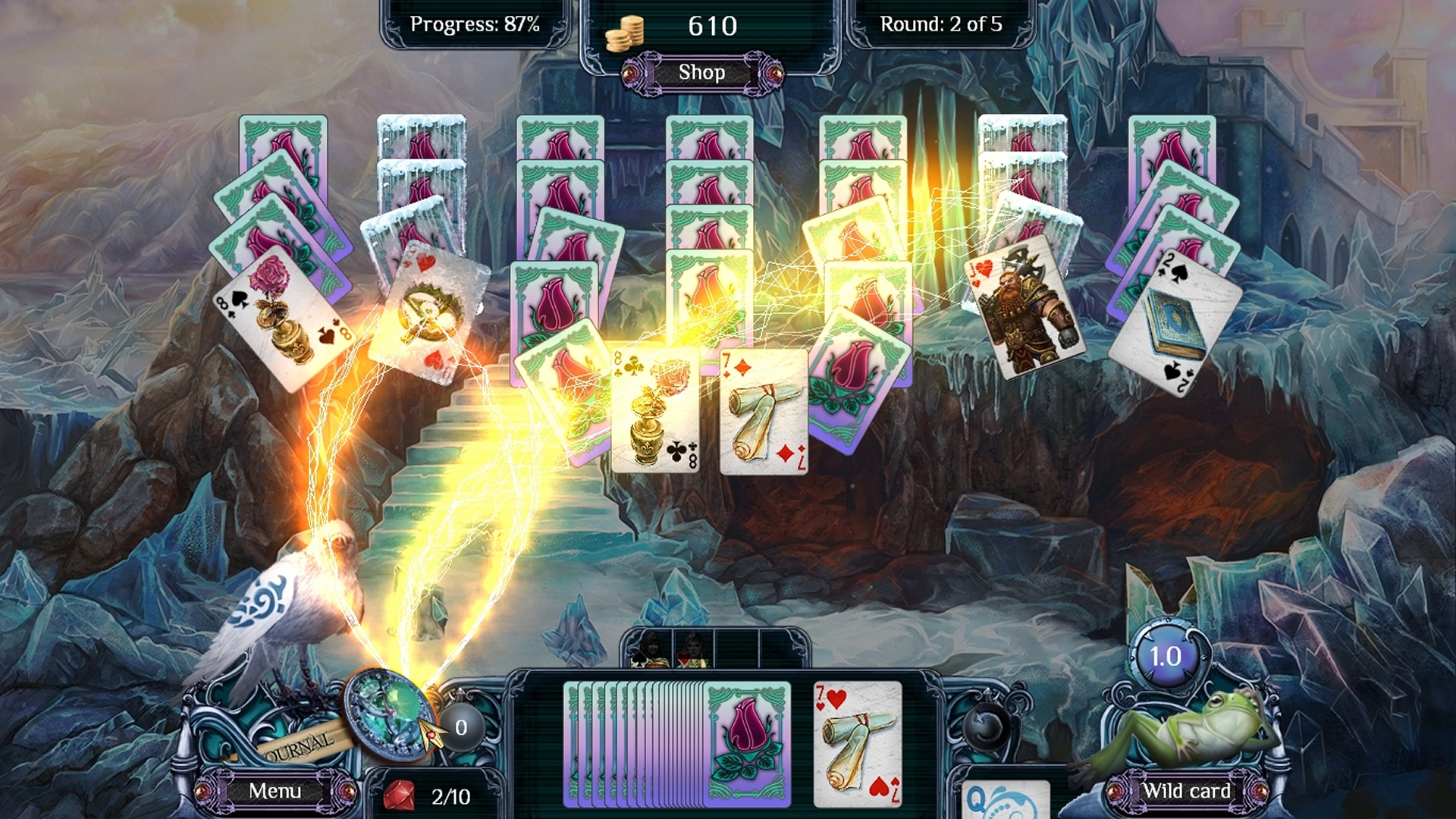
Task: Check the Progress 87% indicator
Action: (x=475, y=24)
